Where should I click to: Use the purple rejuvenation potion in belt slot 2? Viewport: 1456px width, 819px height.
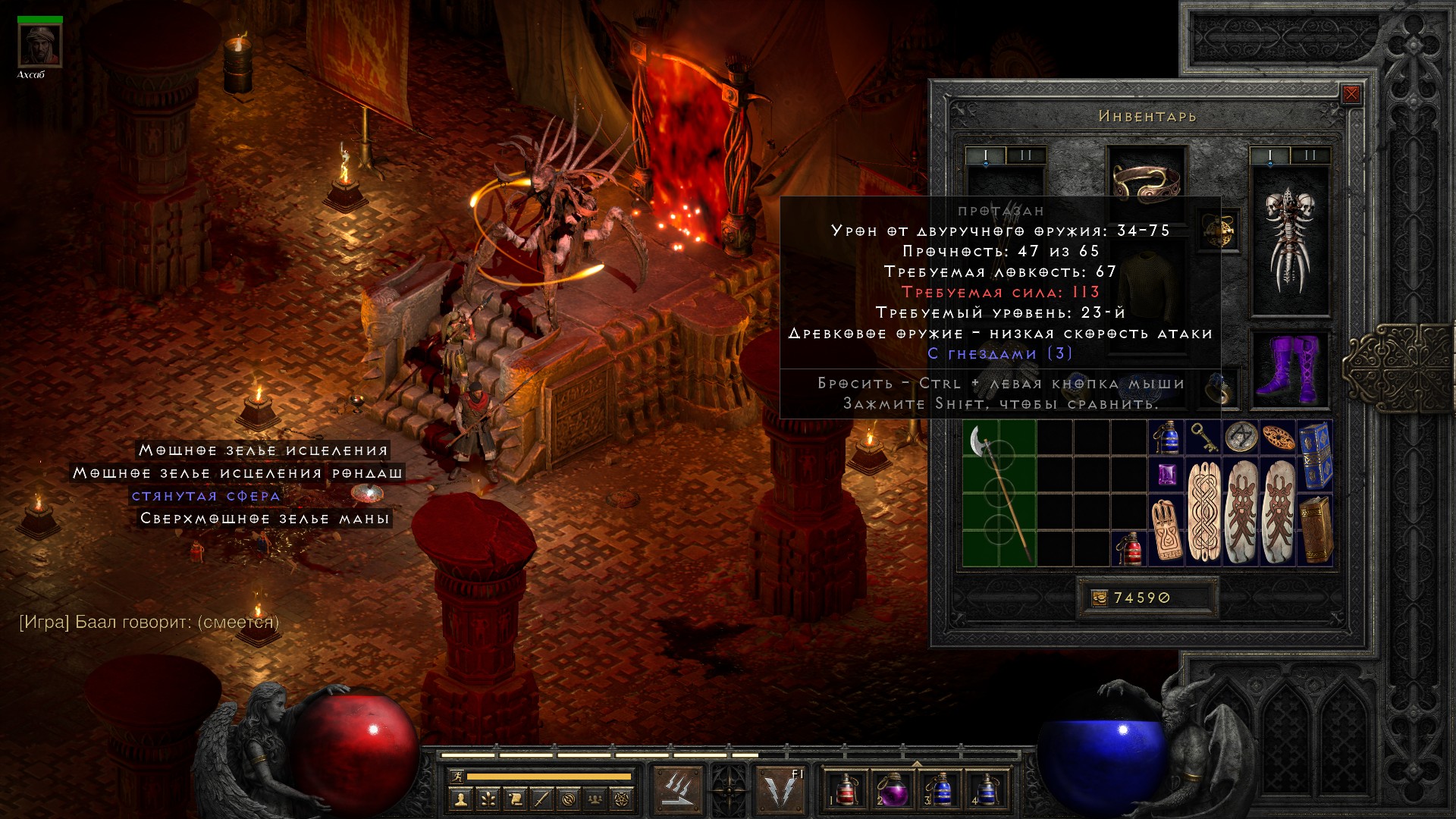893,790
